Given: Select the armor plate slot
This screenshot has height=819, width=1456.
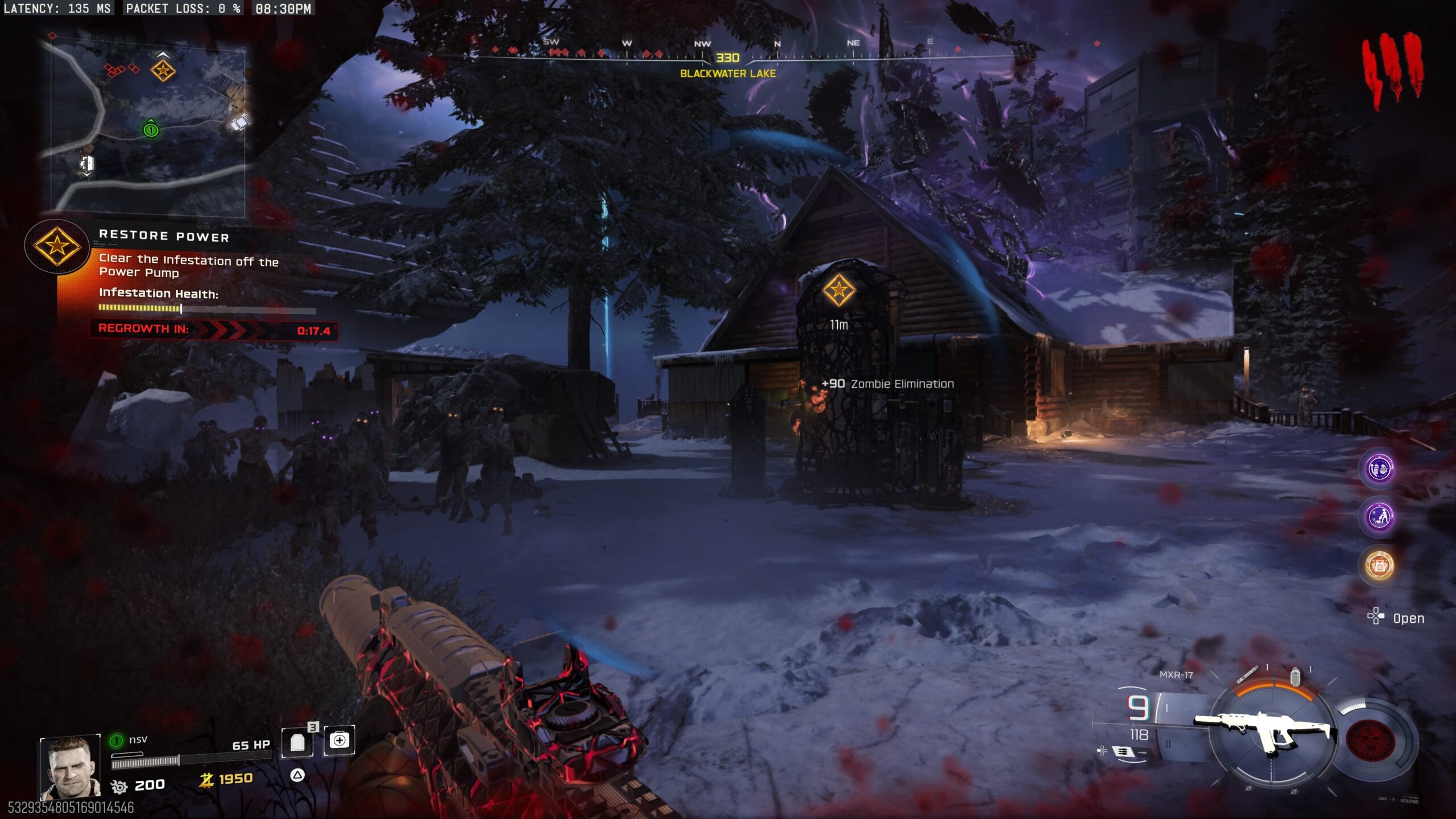Looking at the screenshot, I should click(297, 742).
